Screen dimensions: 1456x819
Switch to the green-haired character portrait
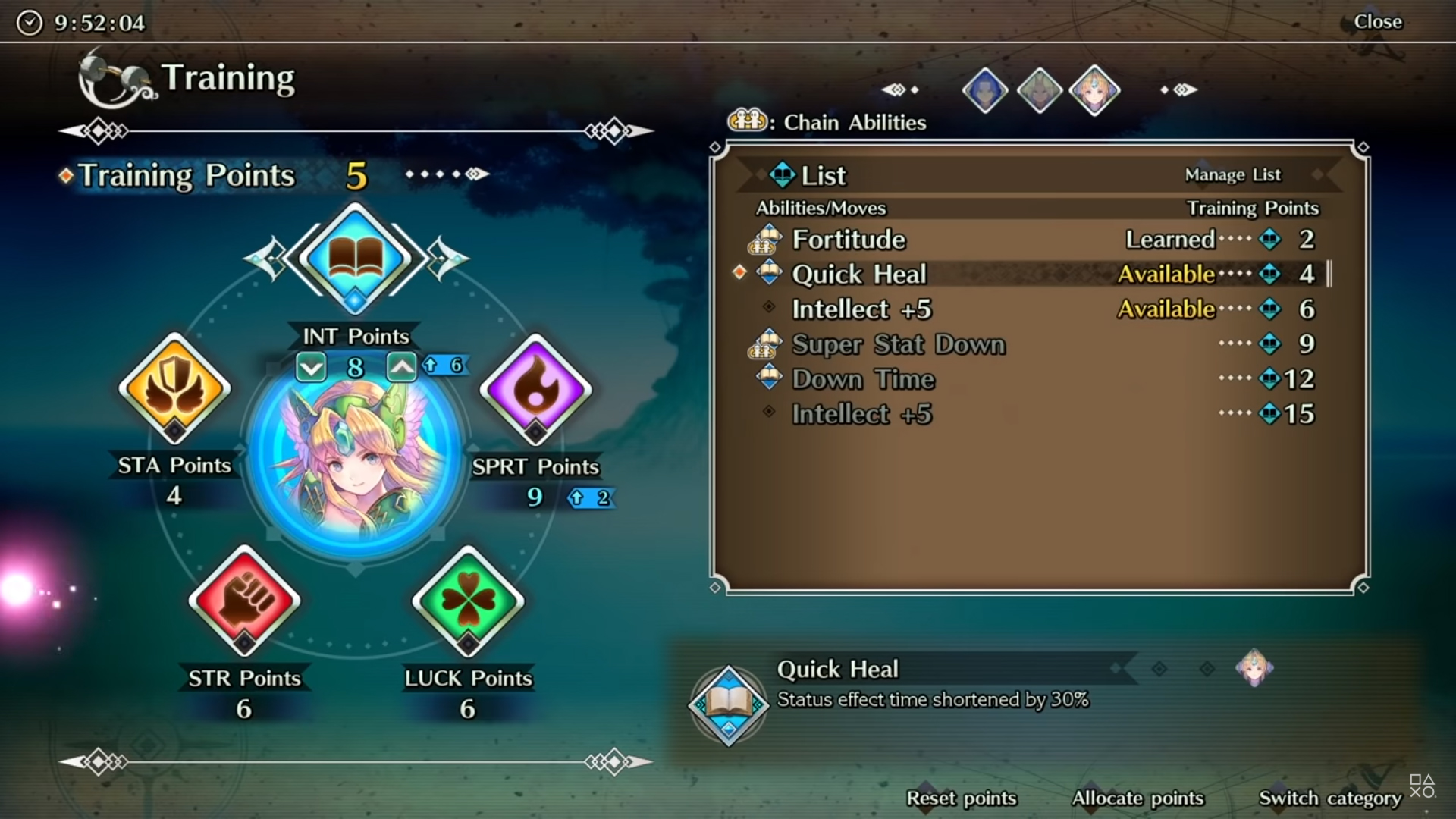click(x=1039, y=91)
